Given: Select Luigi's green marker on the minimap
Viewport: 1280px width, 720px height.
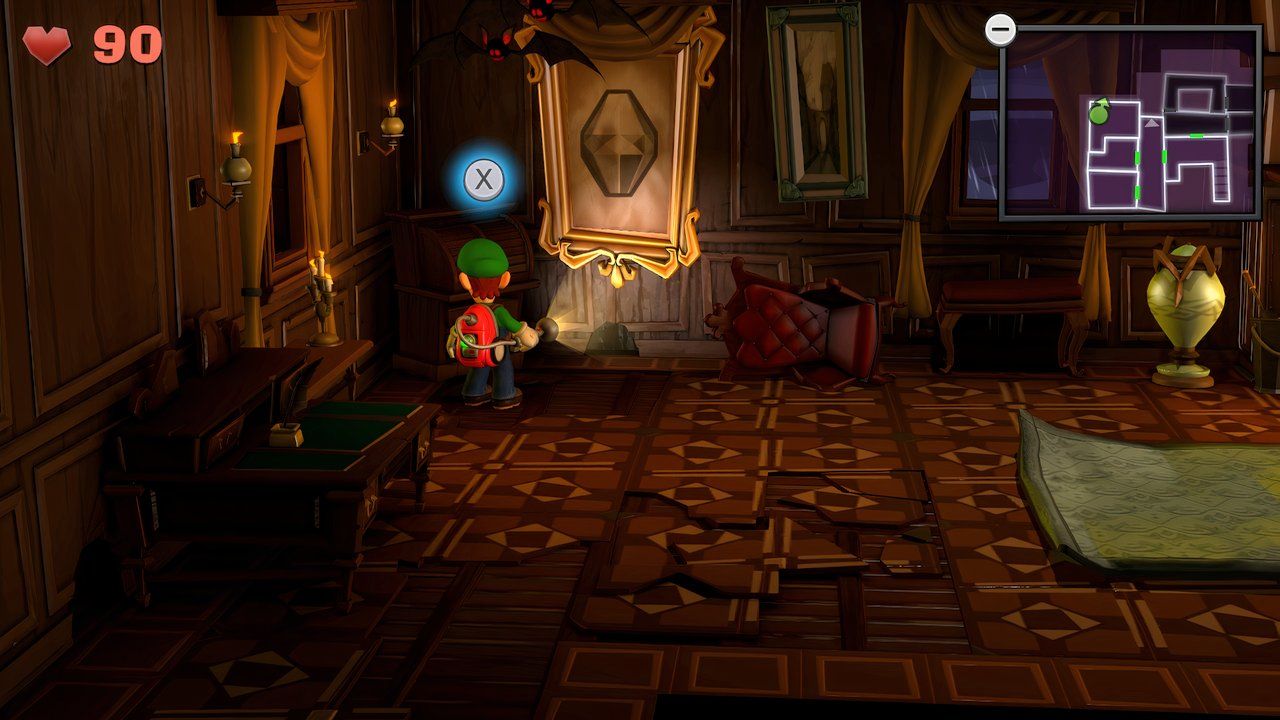Looking at the screenshot, I should tap(1098, 114).
